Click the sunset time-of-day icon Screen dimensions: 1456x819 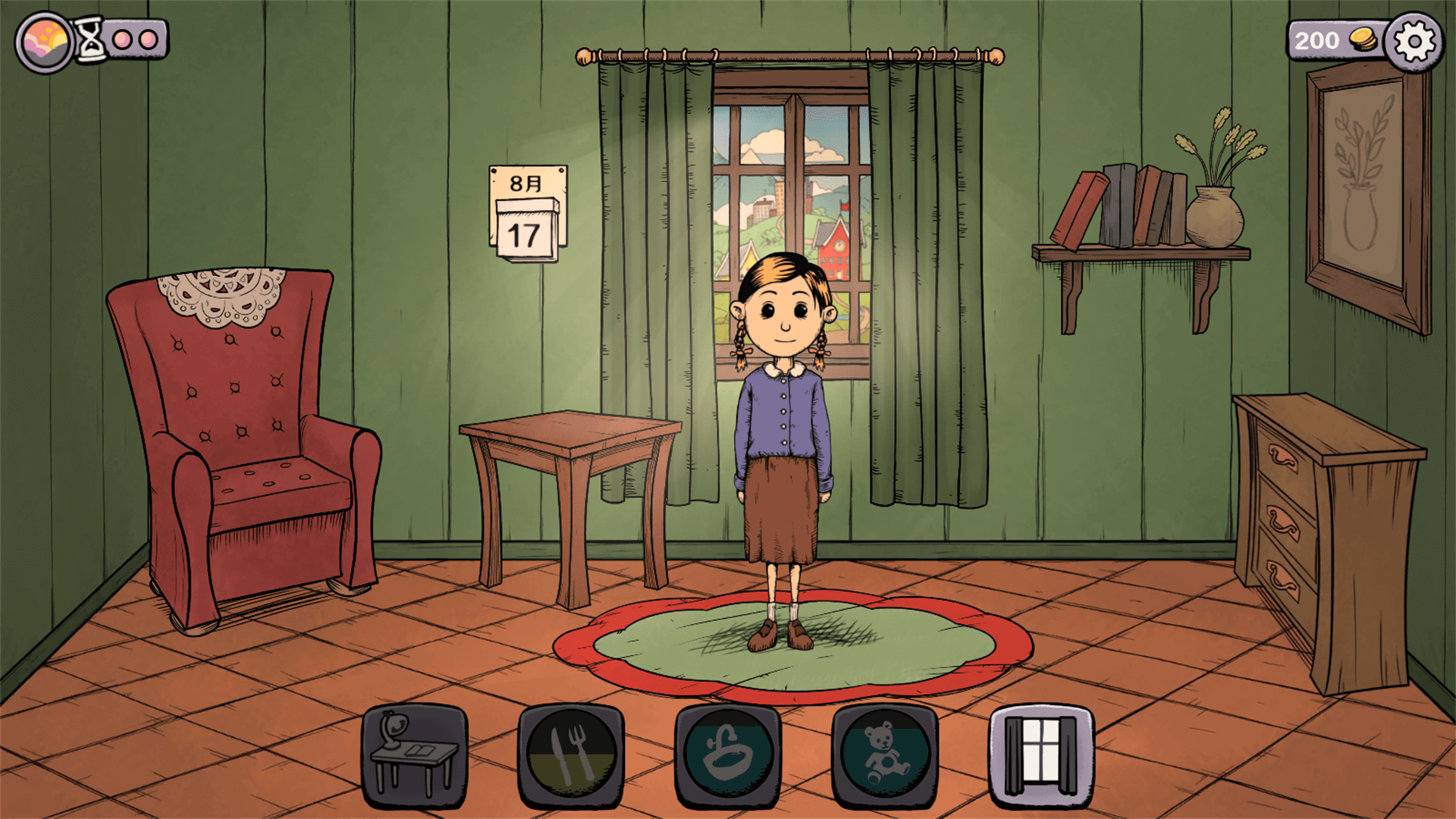pyautogui.click(x=45, y=42)
